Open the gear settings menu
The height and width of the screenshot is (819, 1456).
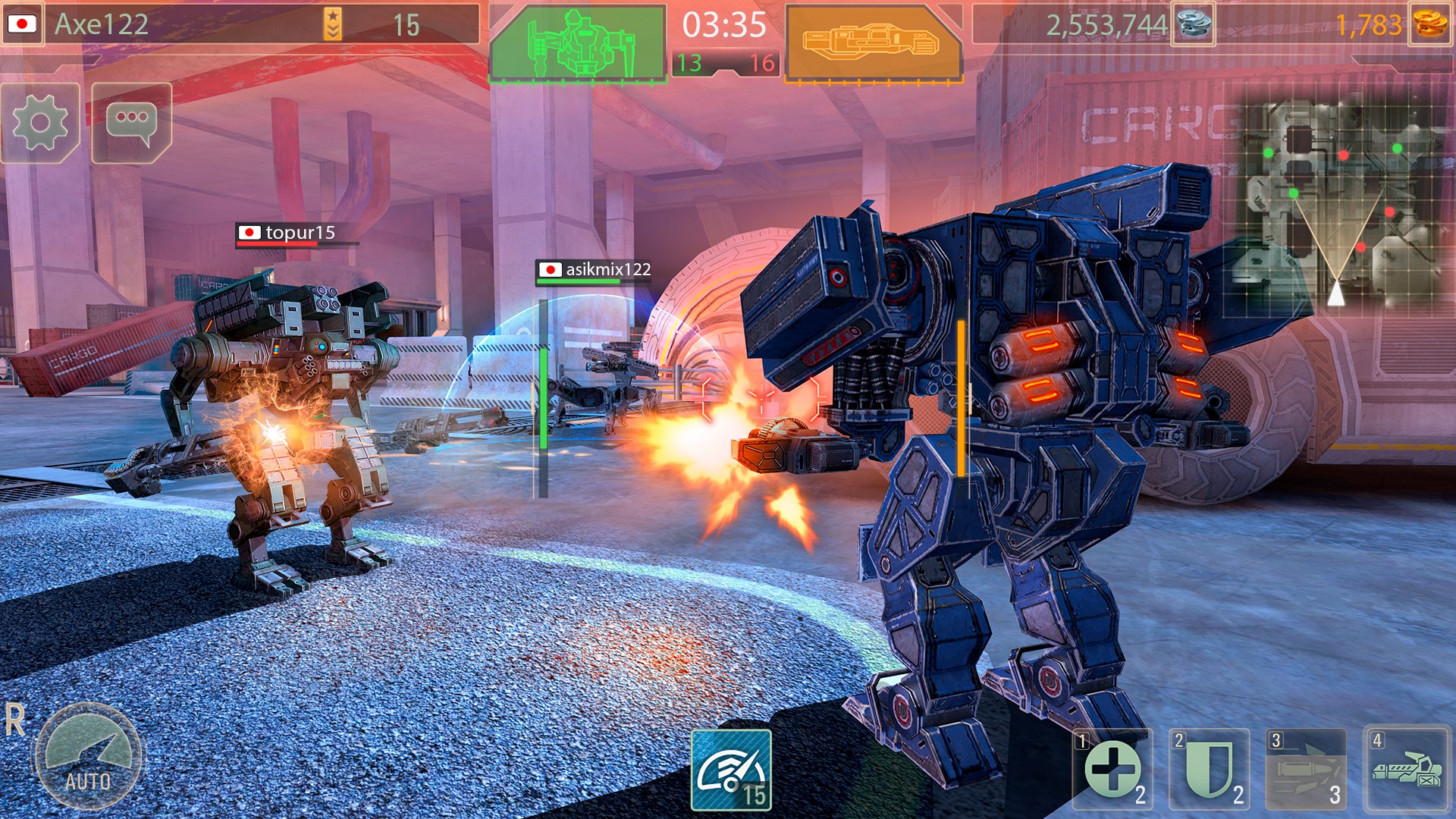point(40,123)
